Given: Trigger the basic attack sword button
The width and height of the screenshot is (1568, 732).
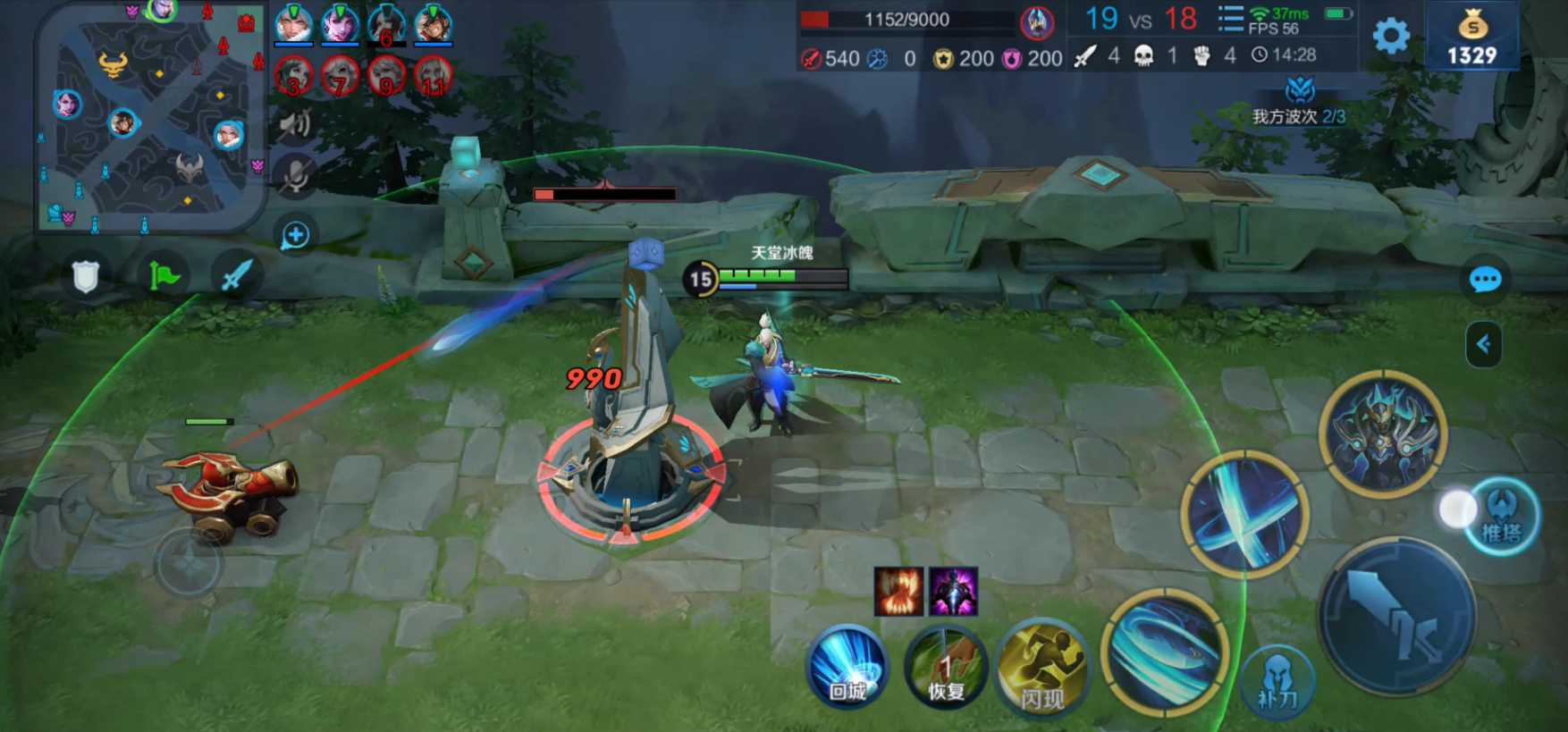Looking at the screenshot, I should click(1396, 618).
